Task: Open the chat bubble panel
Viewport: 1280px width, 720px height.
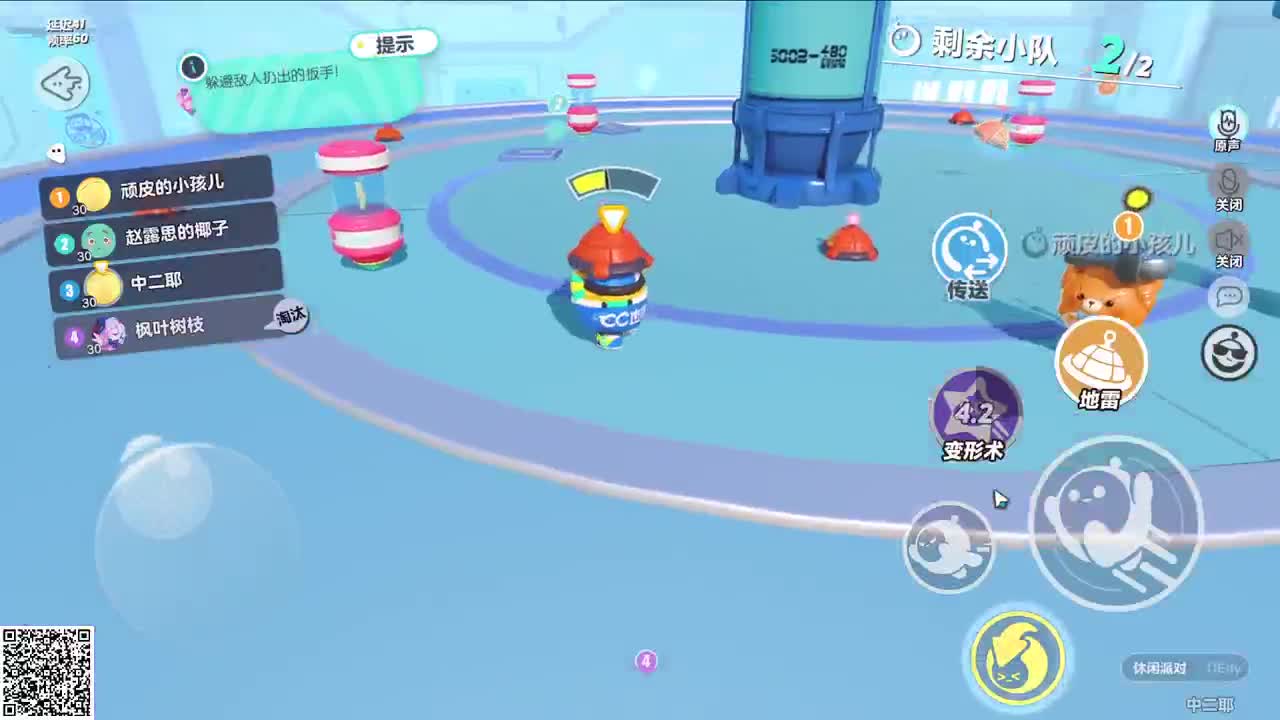Action: pyautogui.click(x=1229, y=296)
